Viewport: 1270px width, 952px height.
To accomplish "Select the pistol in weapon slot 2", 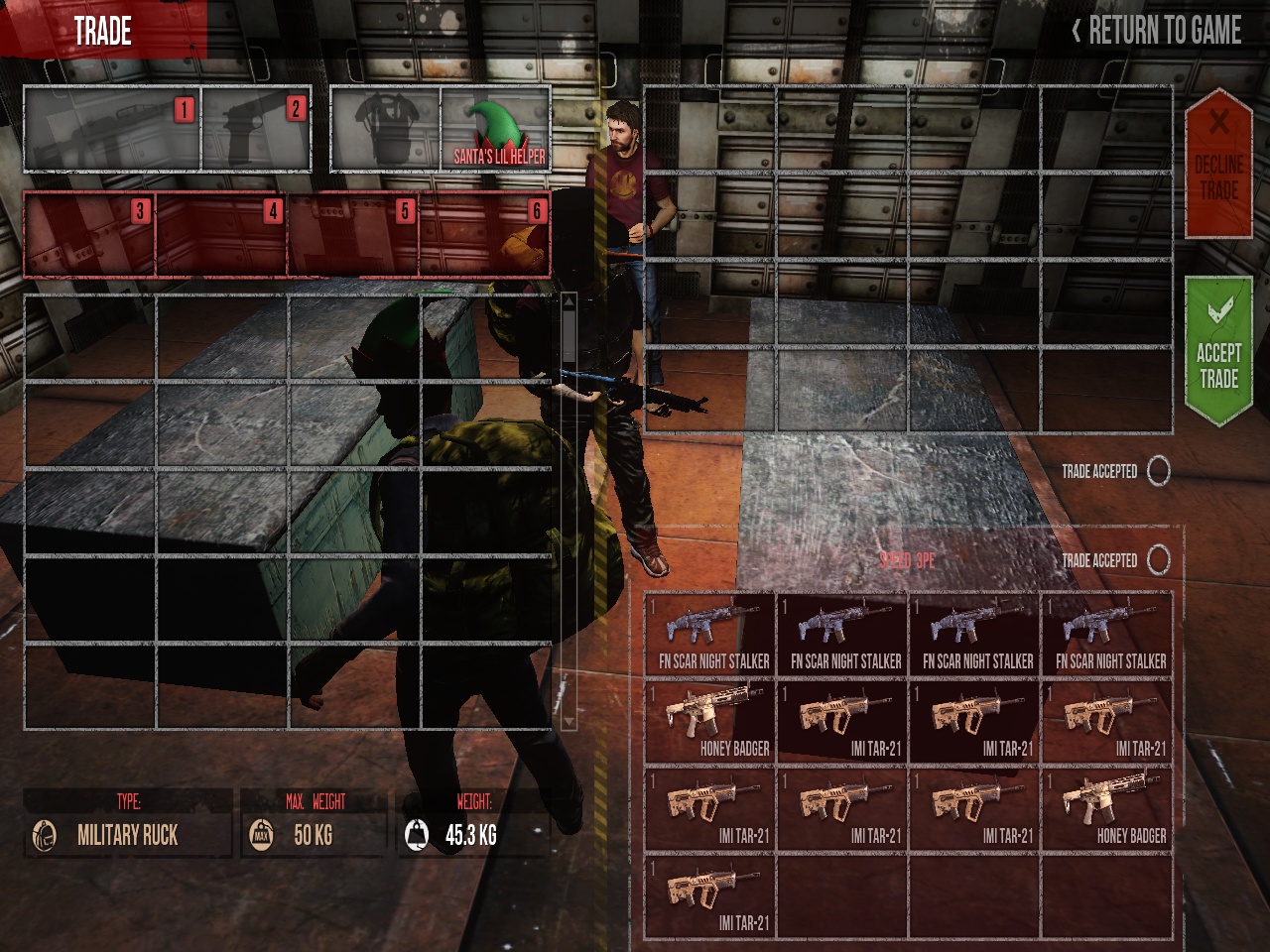I will [x=256, y=130].
